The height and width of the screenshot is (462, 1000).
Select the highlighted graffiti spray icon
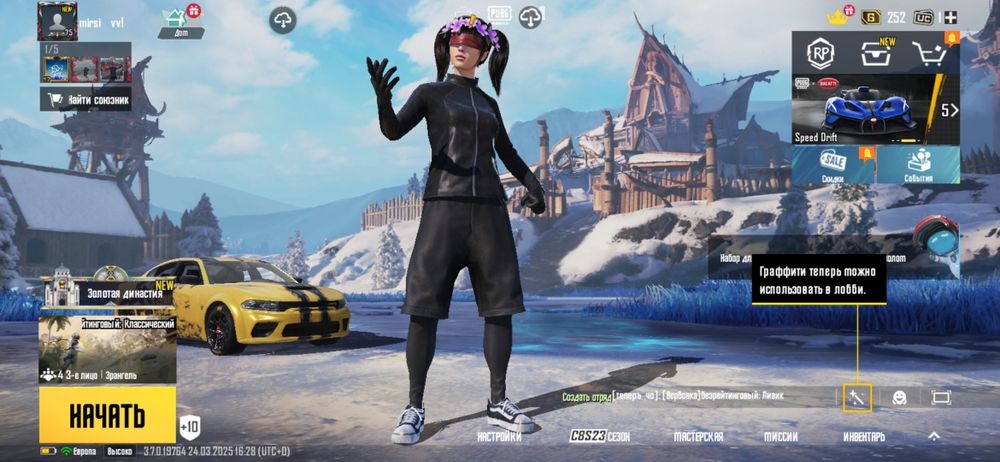pyautogui.click(x=856, y=397)
